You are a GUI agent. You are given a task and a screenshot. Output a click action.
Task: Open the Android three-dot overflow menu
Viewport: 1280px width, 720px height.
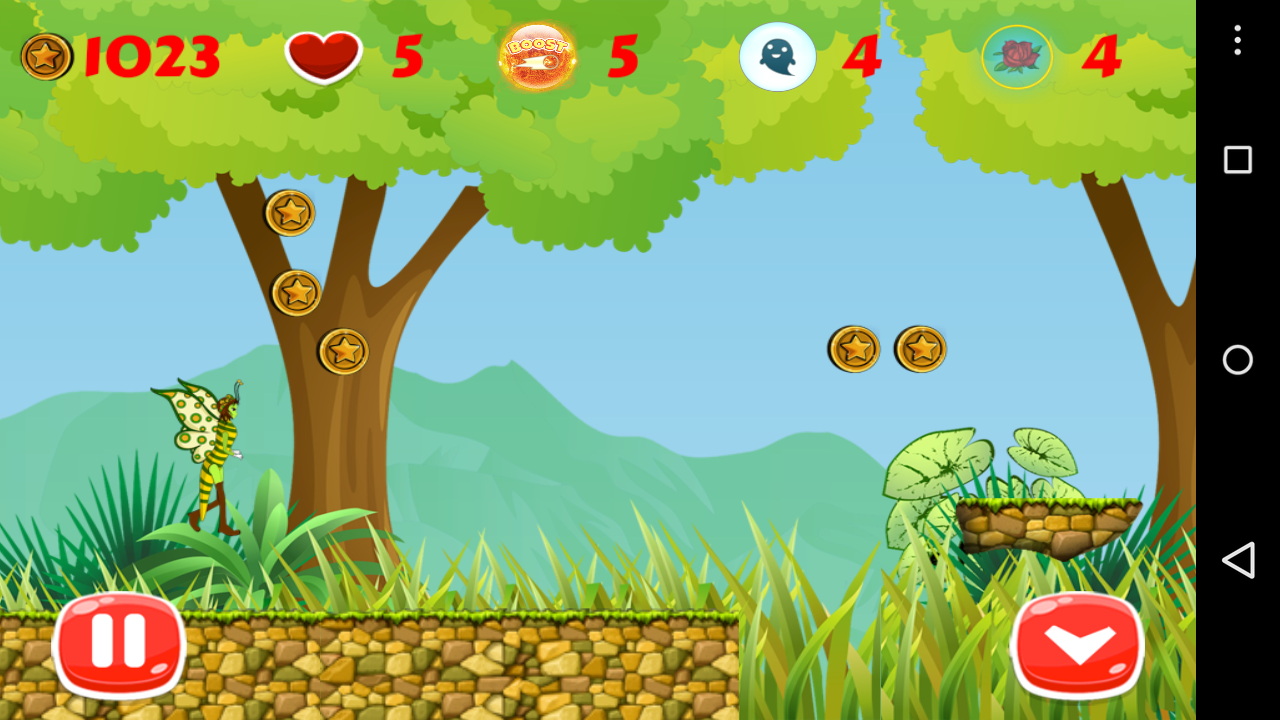1237,42
